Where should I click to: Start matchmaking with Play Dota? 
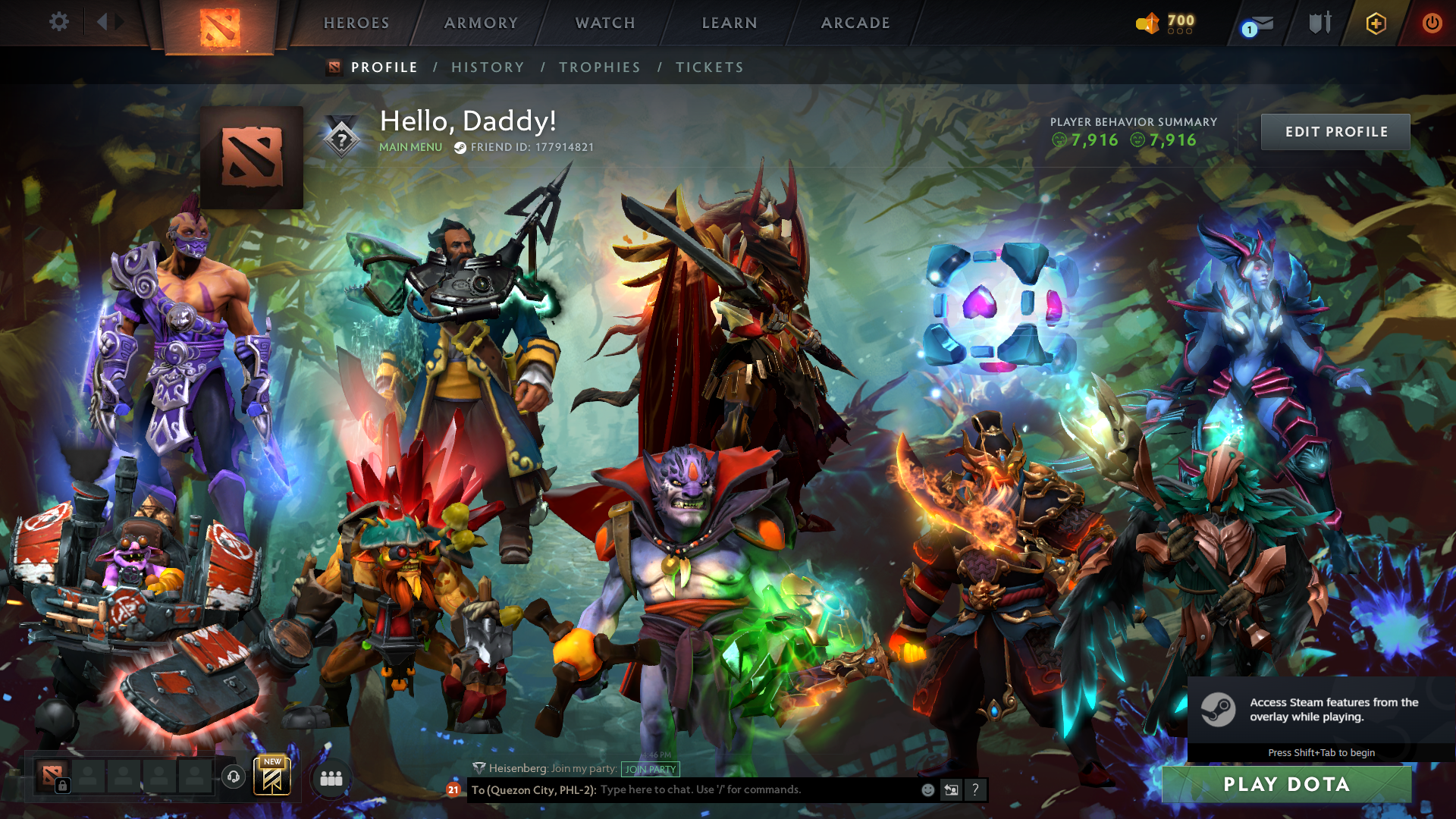click(x=1286, y=784)
